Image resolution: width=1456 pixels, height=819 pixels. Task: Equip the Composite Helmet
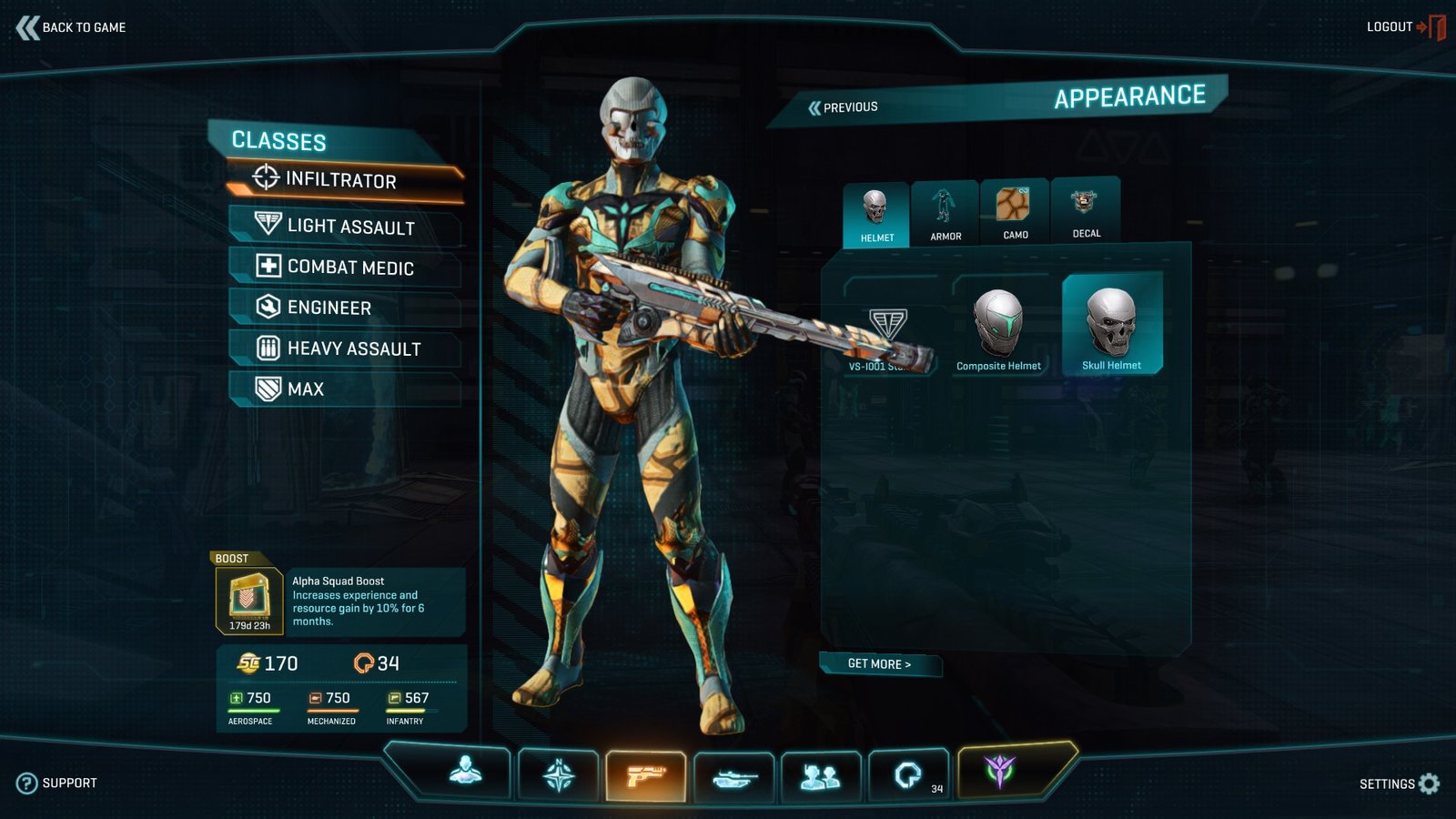[x=998, y=329]
